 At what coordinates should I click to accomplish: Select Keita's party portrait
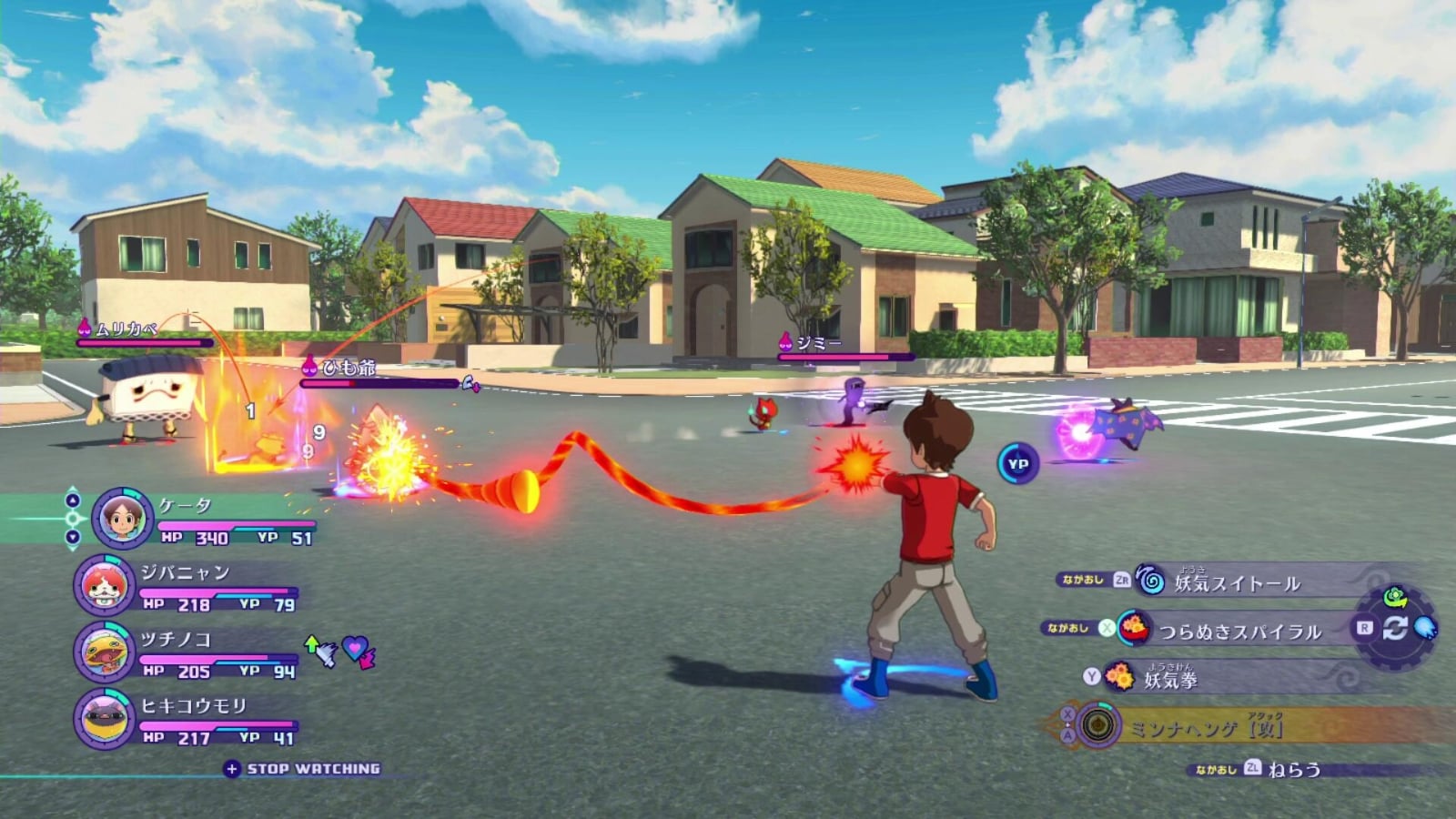122,518
